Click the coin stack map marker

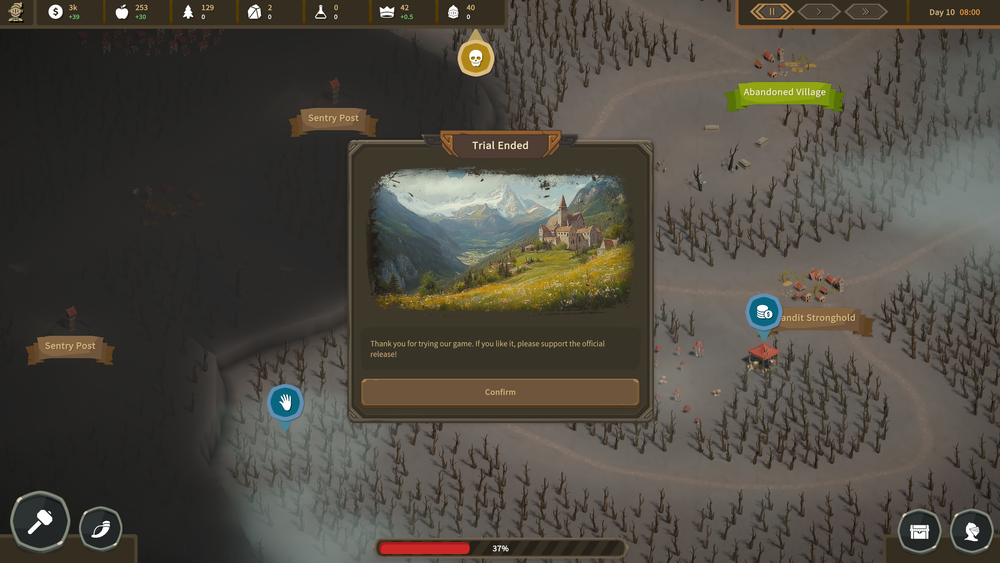[764, 312]
